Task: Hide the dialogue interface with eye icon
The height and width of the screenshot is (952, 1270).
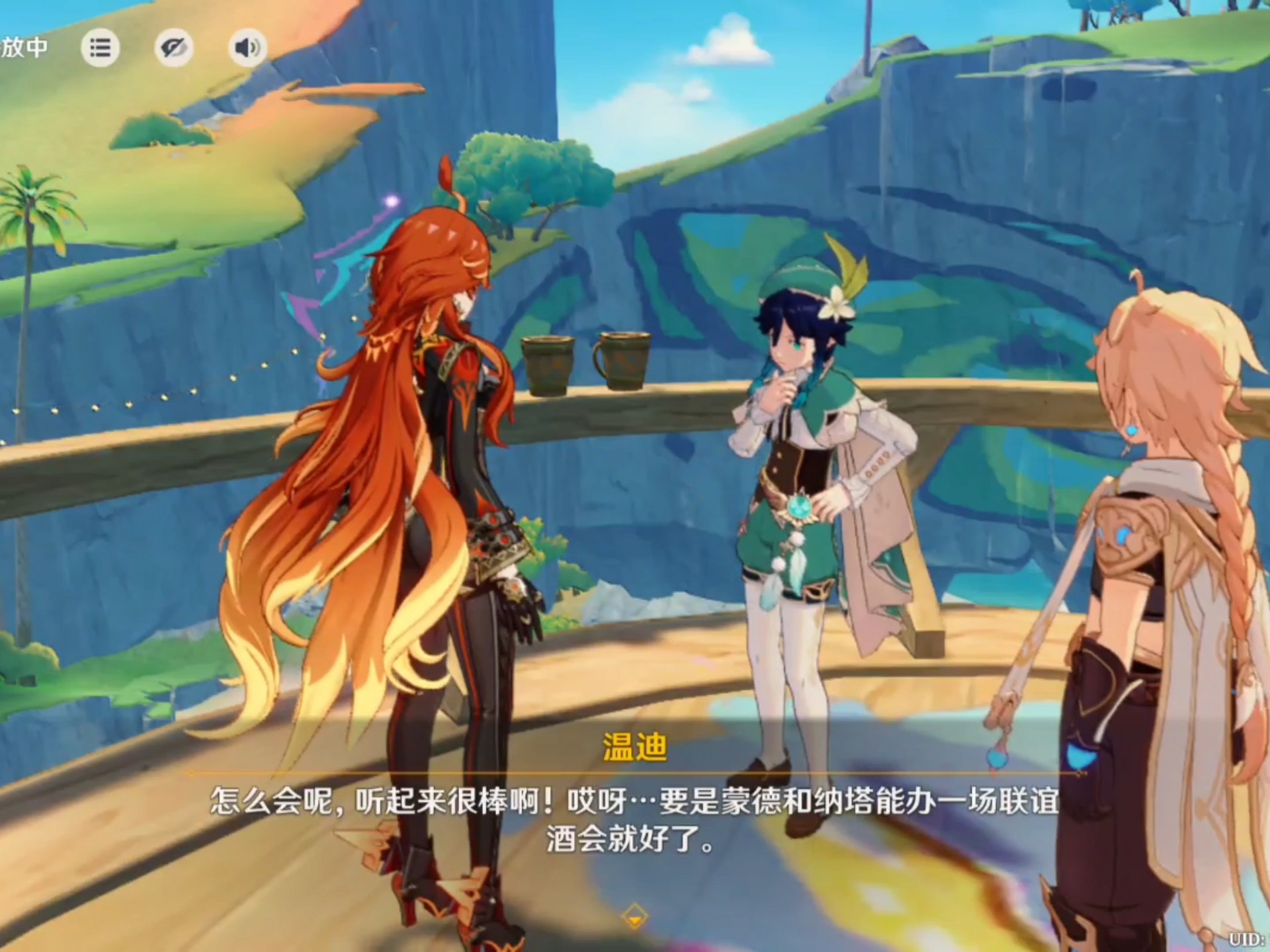Action: pos(174,48)
